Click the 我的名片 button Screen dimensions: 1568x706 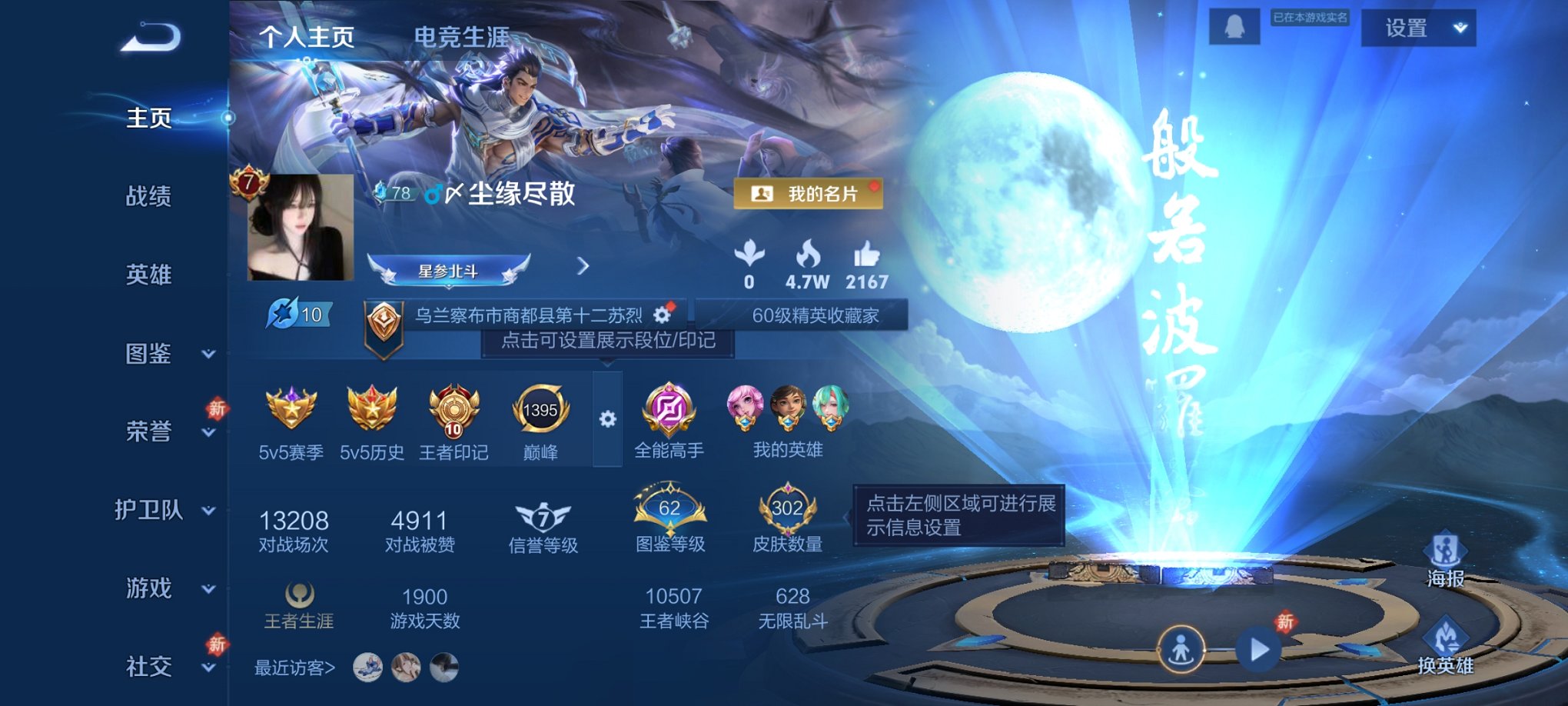[807, 195]
